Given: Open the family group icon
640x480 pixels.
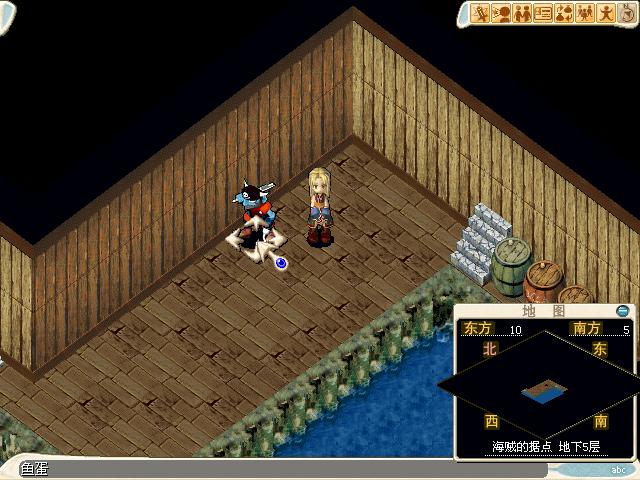Looking at the screenshot, I should coord(583,13).
